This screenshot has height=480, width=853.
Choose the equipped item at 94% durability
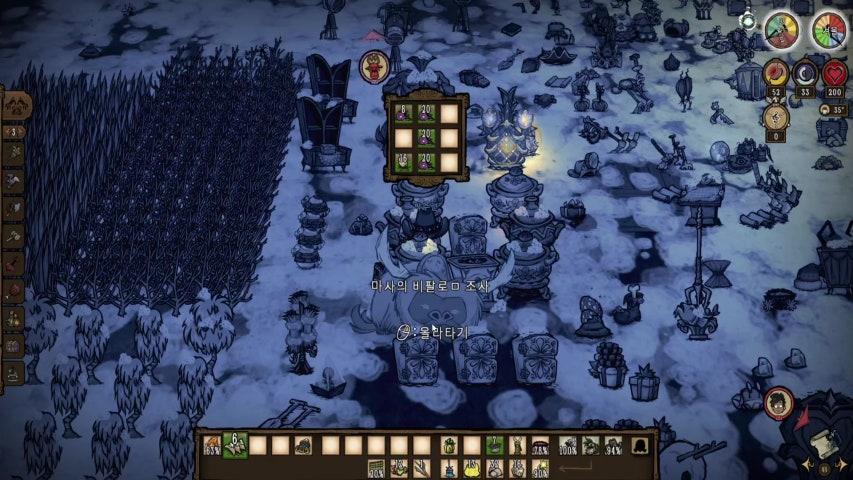pyautogui.click(x=613, y=445)
